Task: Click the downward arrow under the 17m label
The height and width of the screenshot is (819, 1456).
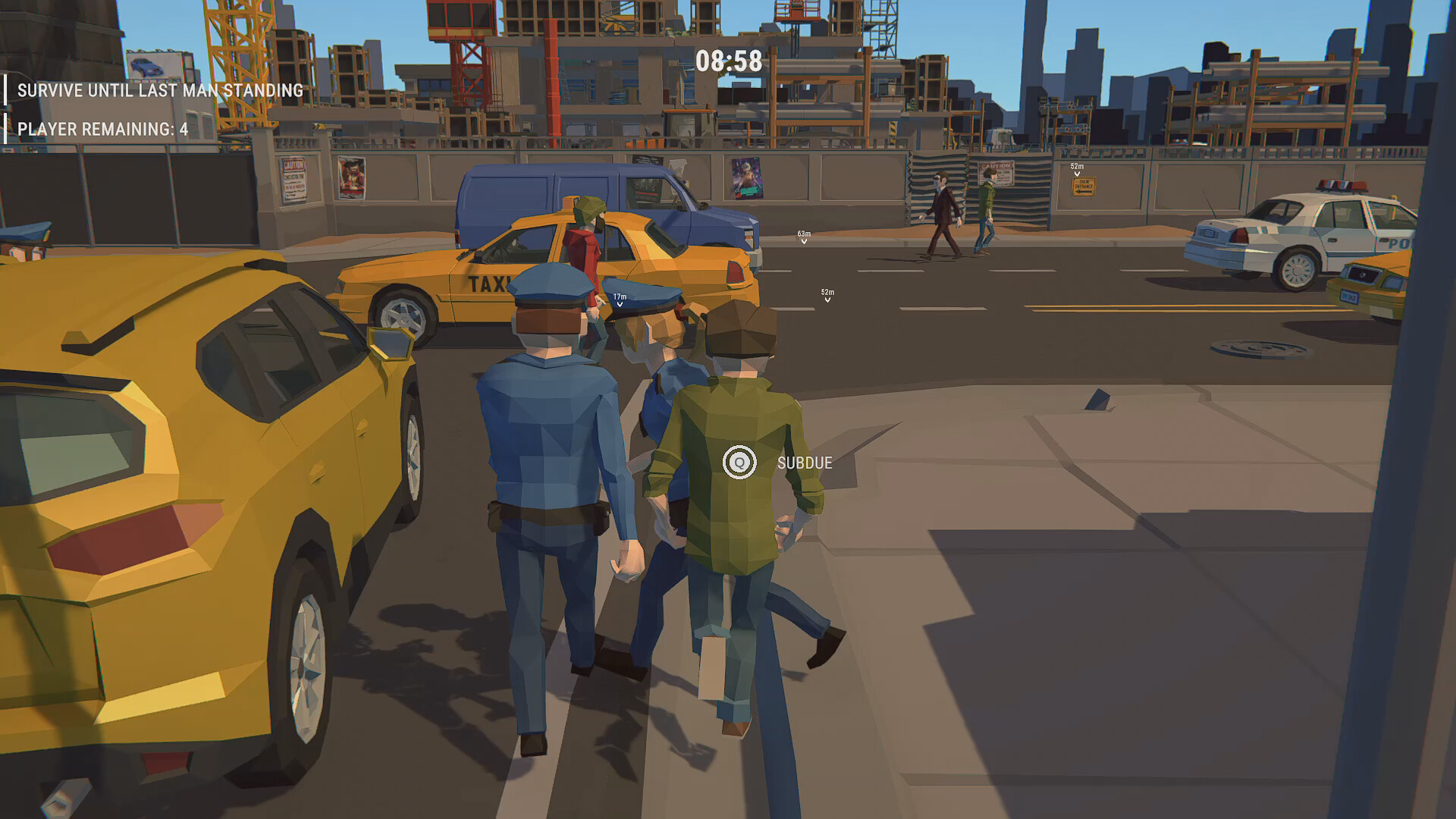Action: coord(620,306)
